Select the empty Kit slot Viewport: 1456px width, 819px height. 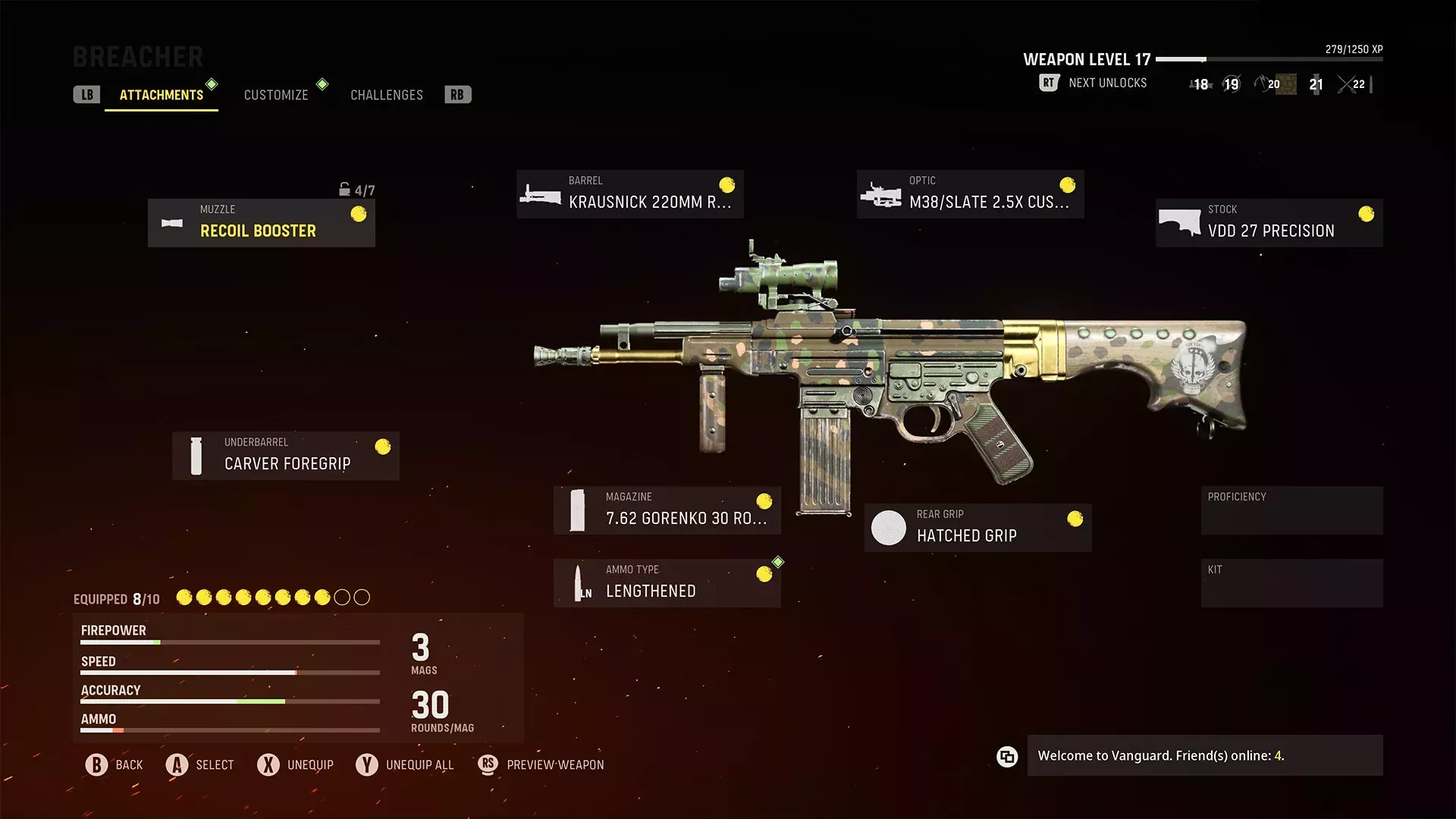(1291, 583)
